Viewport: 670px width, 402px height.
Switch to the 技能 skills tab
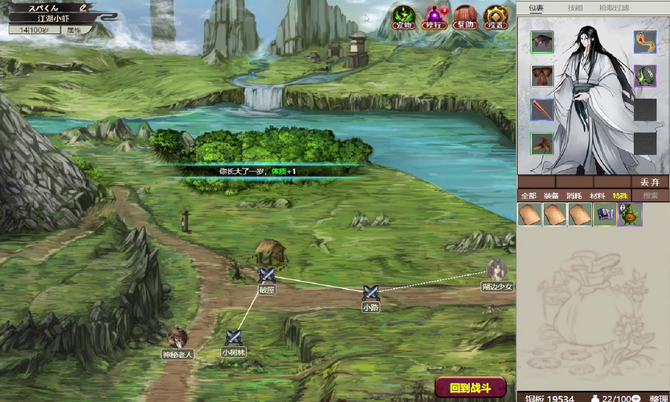click(x=576, y=8)
